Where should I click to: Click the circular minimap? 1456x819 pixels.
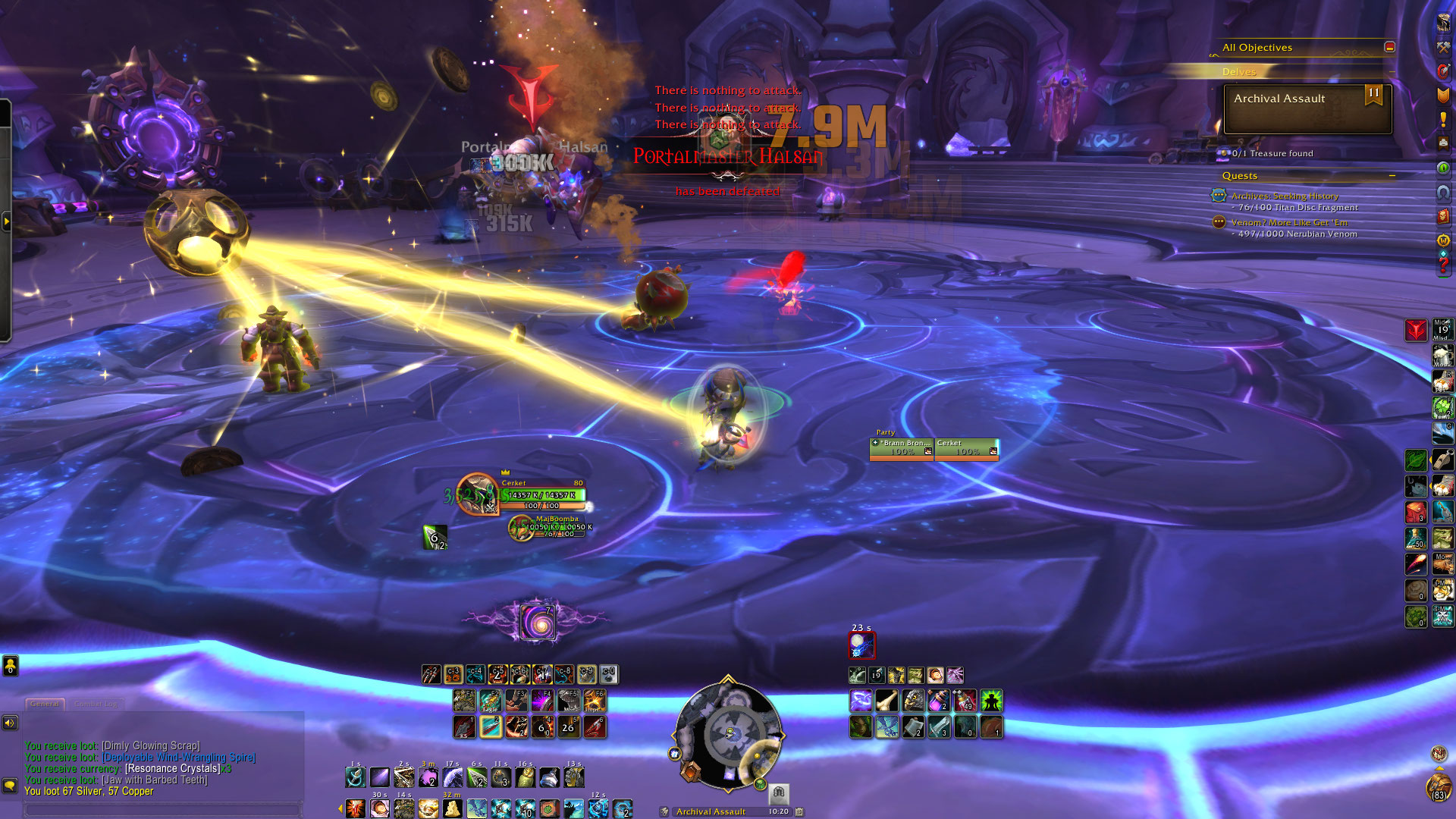pos(727,734)
